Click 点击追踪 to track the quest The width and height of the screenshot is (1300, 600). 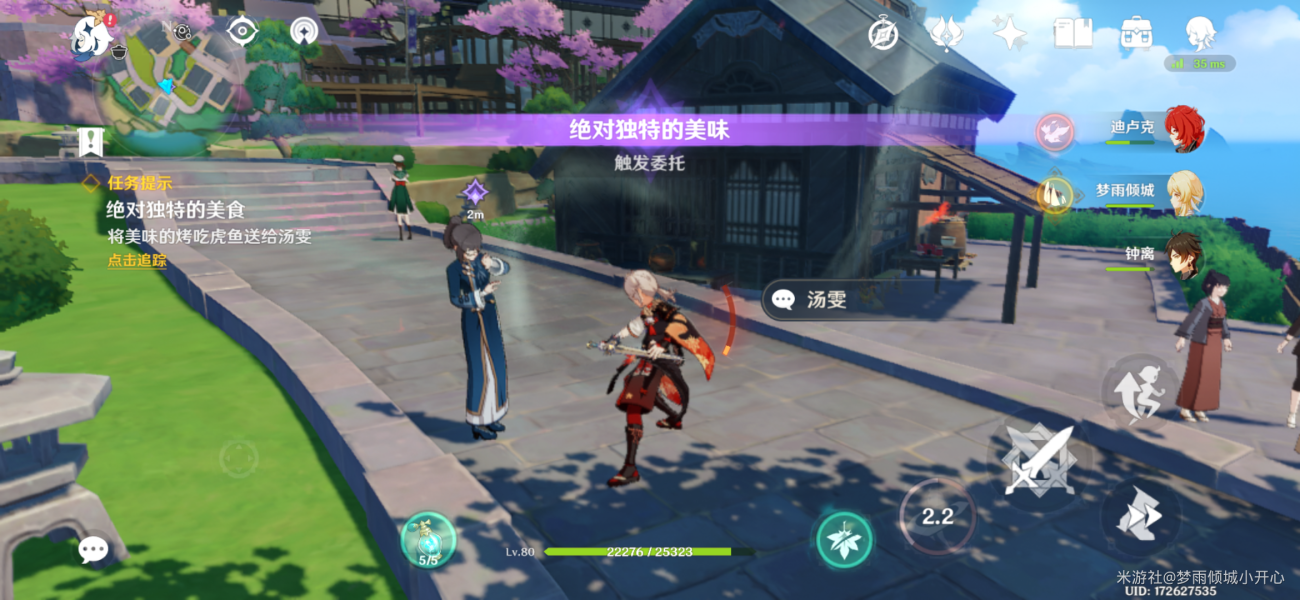[137, 261]
